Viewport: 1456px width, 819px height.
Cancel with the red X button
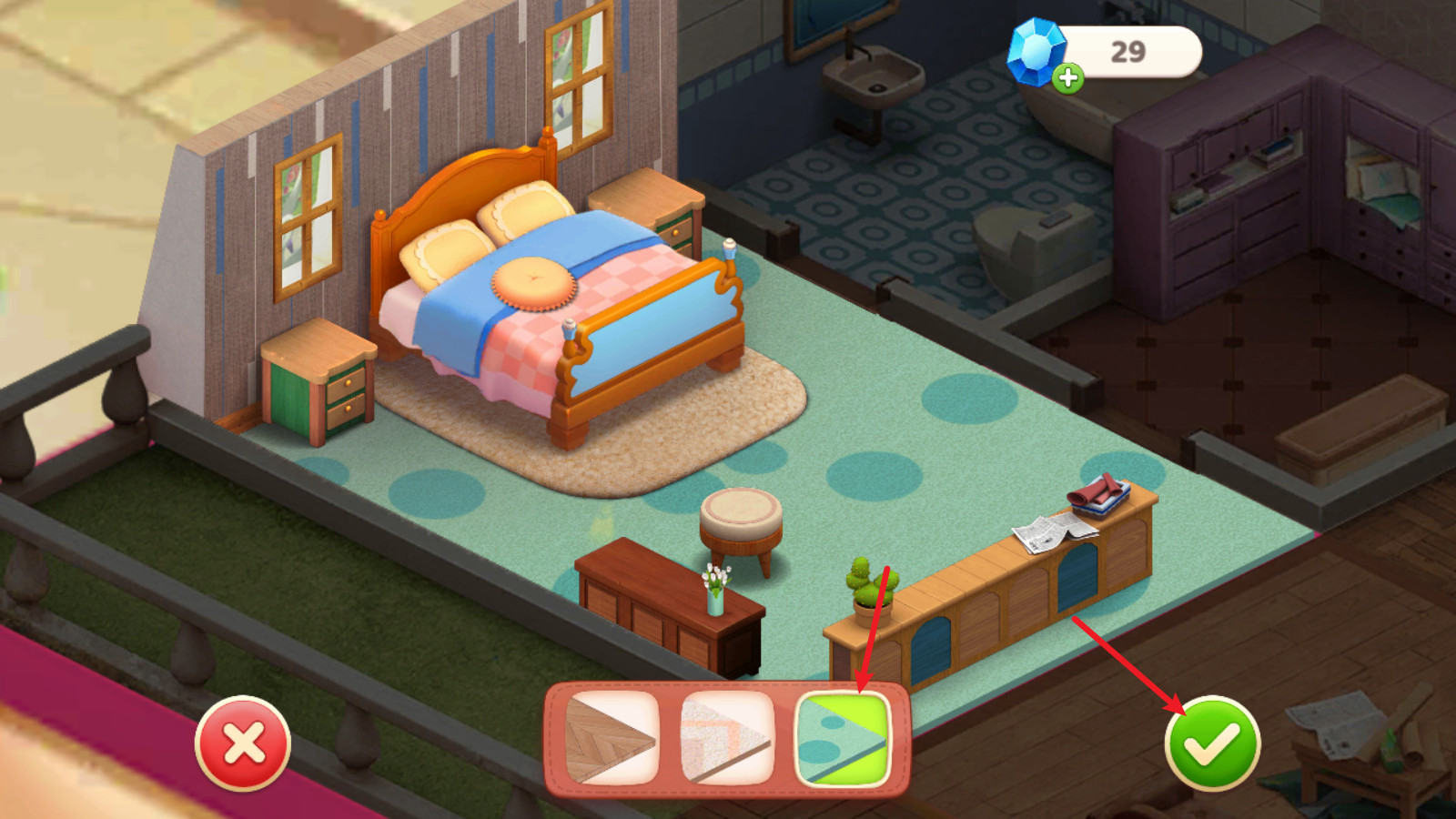coord(243,743)
